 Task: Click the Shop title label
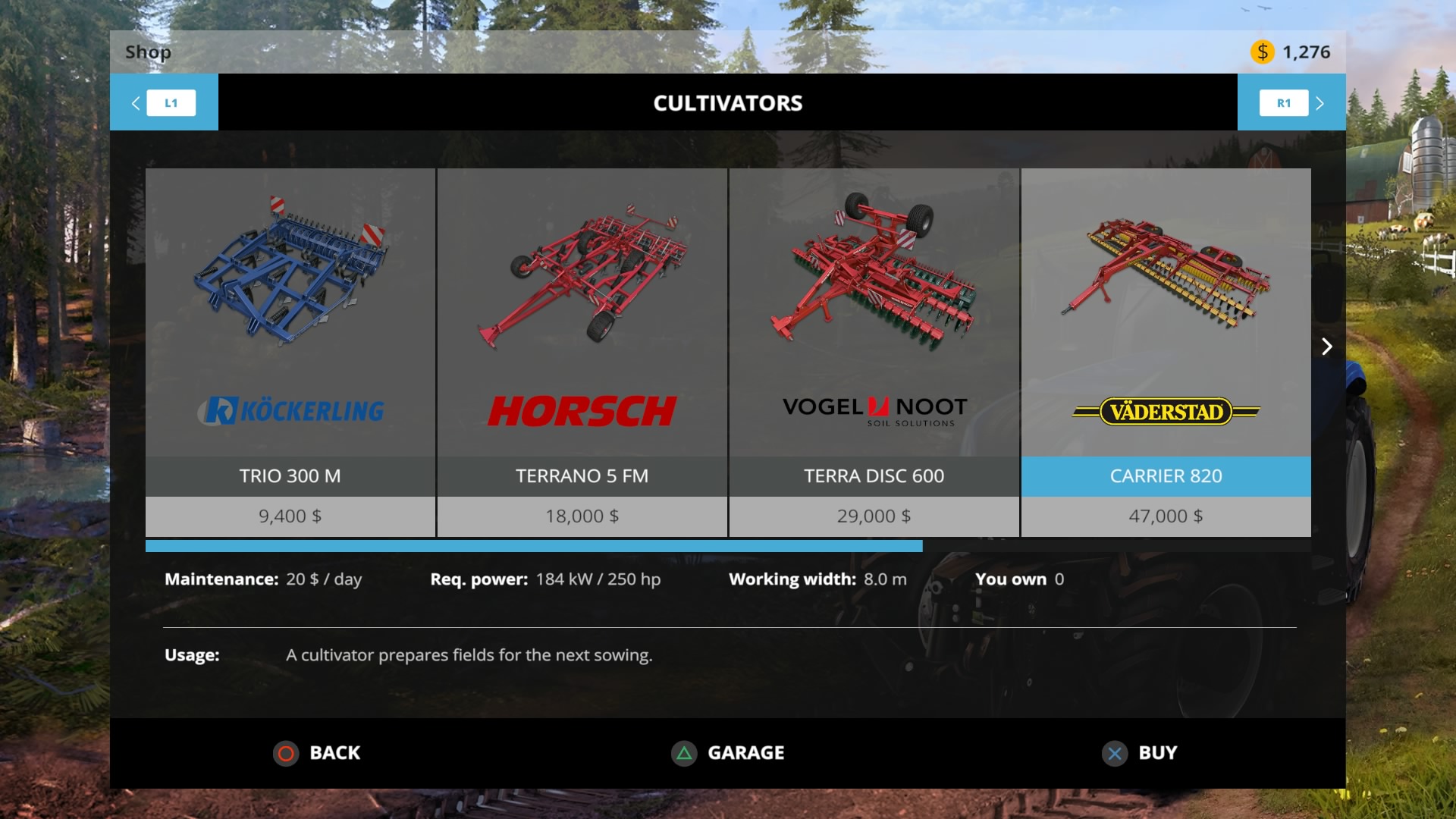(x=148, y=52)
